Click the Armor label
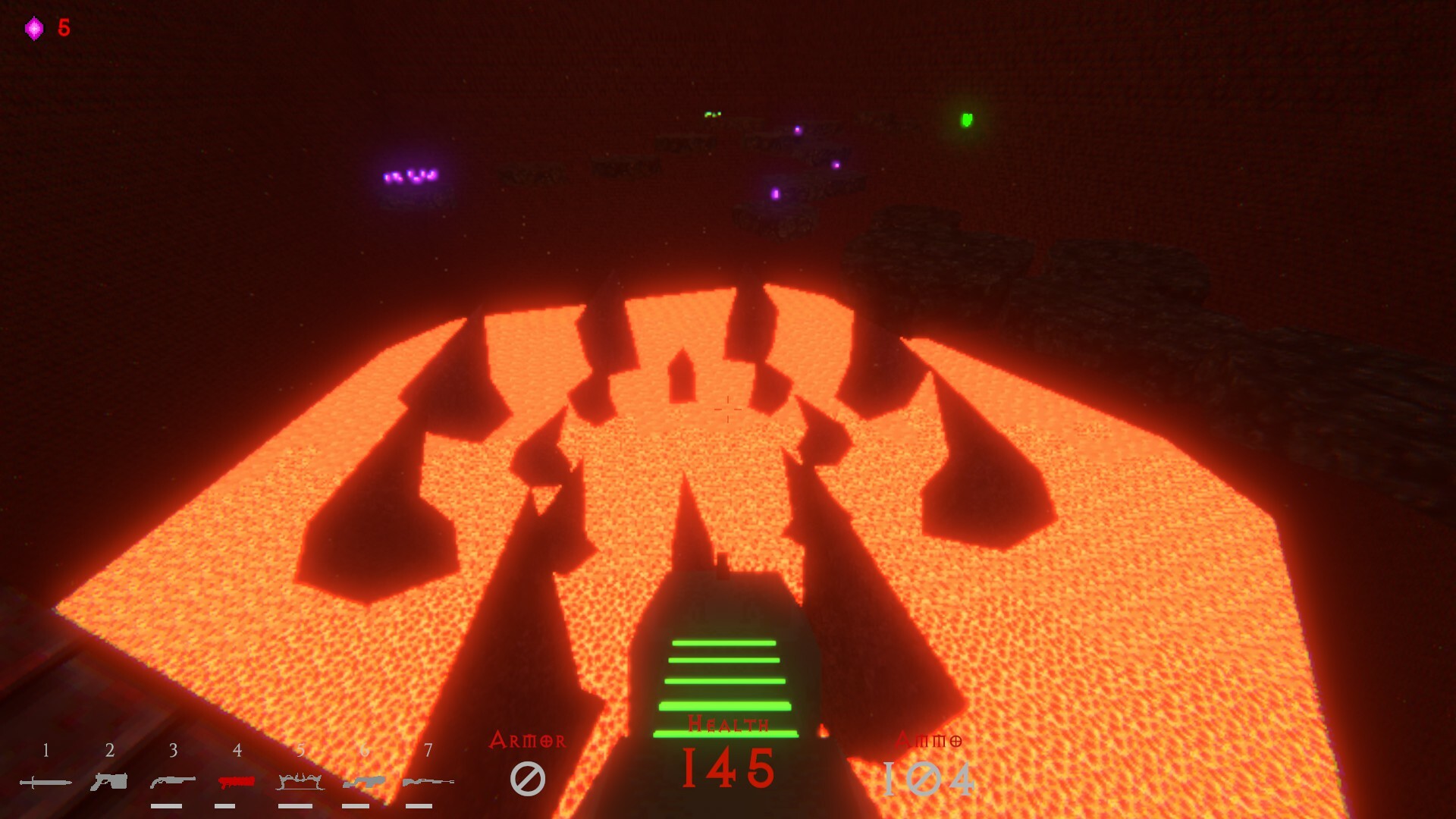 (x=529, y=739)
